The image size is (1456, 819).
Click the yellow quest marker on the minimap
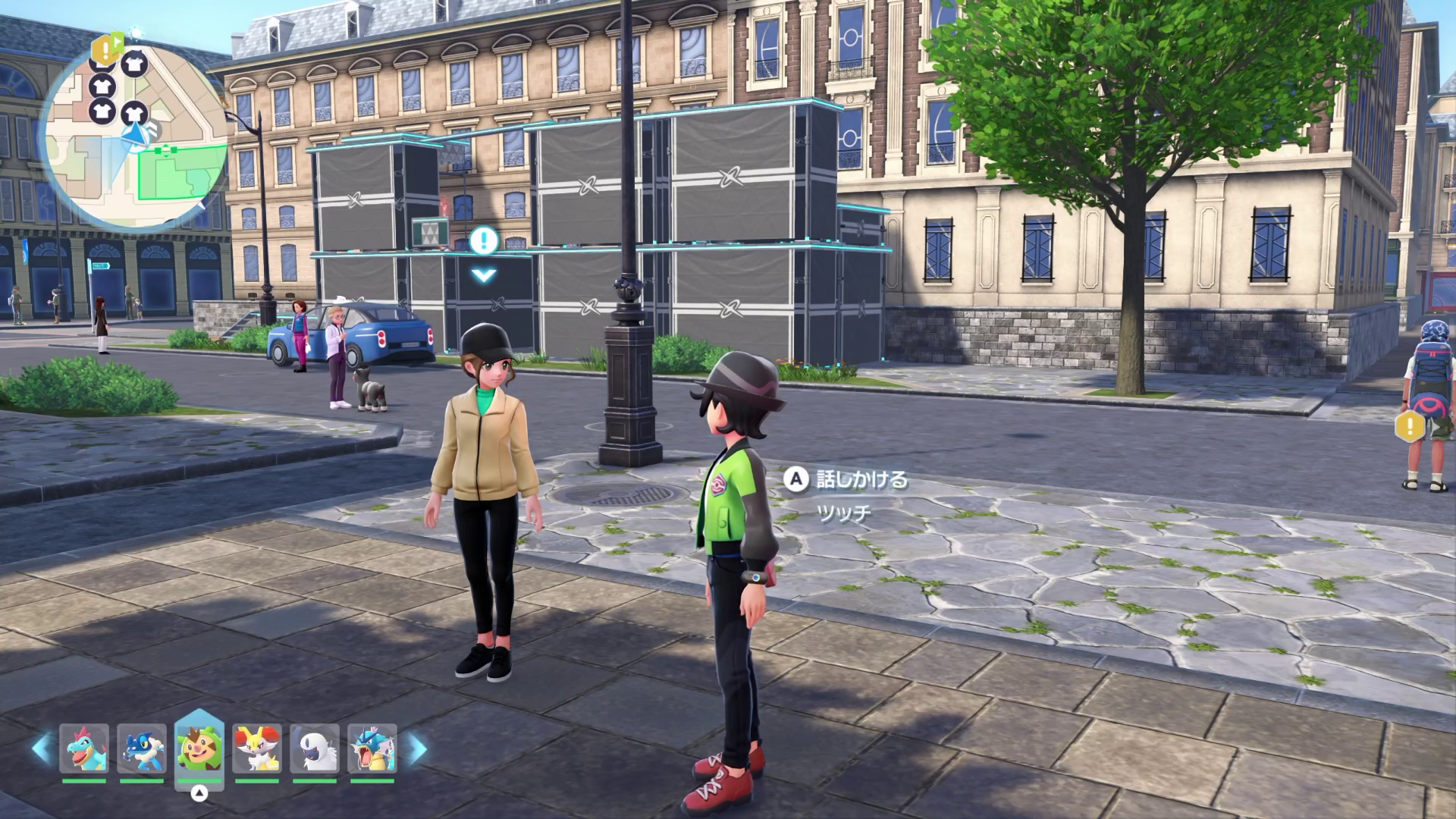pyautogui.click(x=104, y=49)
